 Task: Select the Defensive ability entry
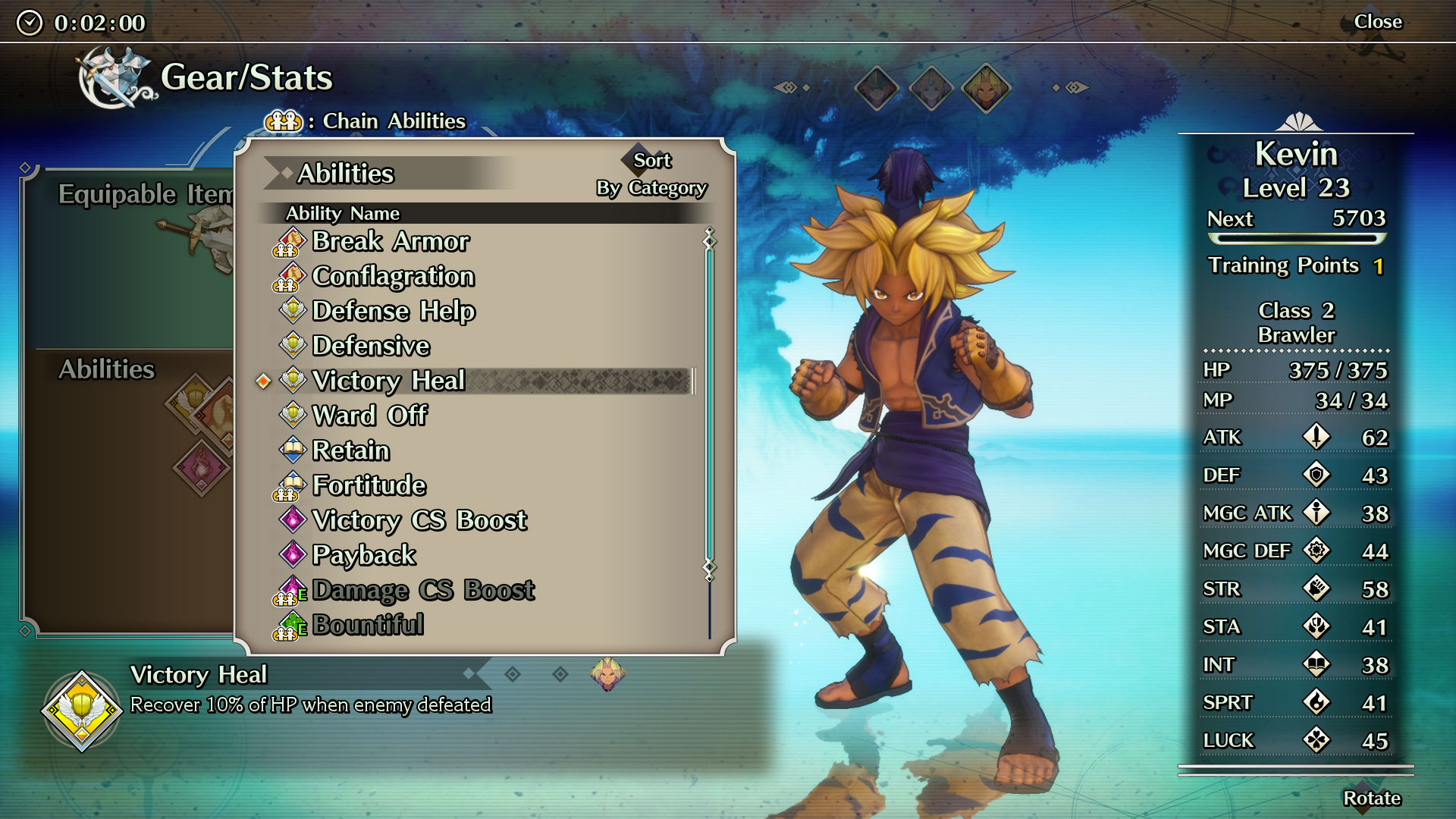371,346
